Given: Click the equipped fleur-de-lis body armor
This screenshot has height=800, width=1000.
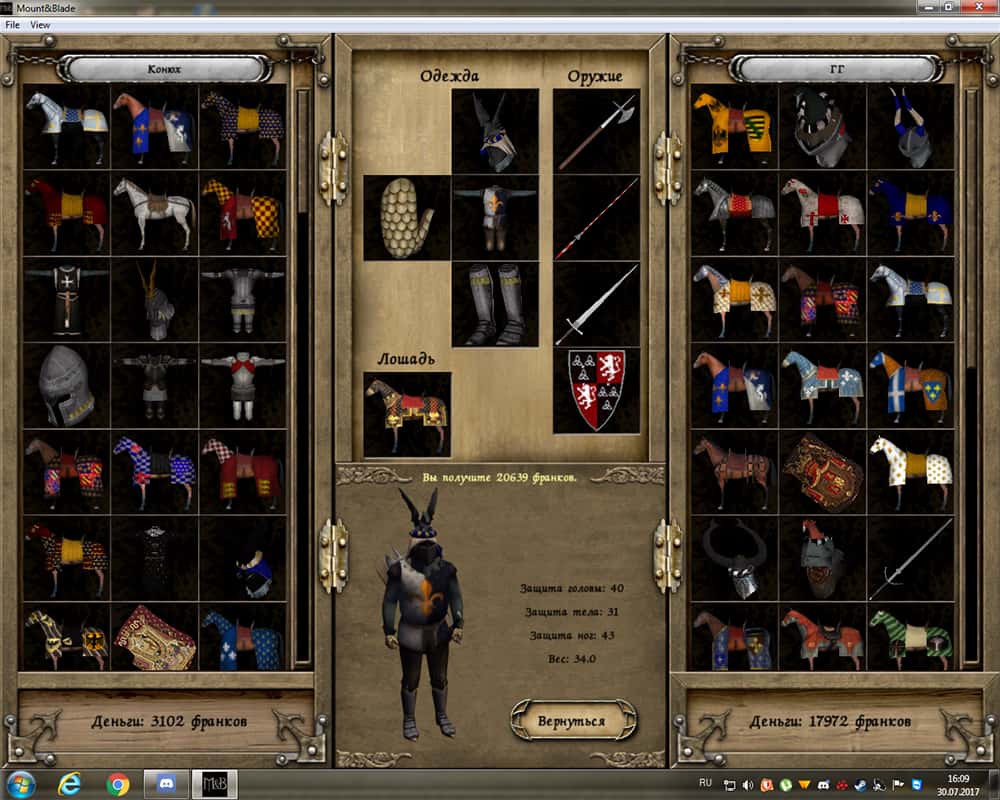Looking at the screenshot, I should coord(495,218).
